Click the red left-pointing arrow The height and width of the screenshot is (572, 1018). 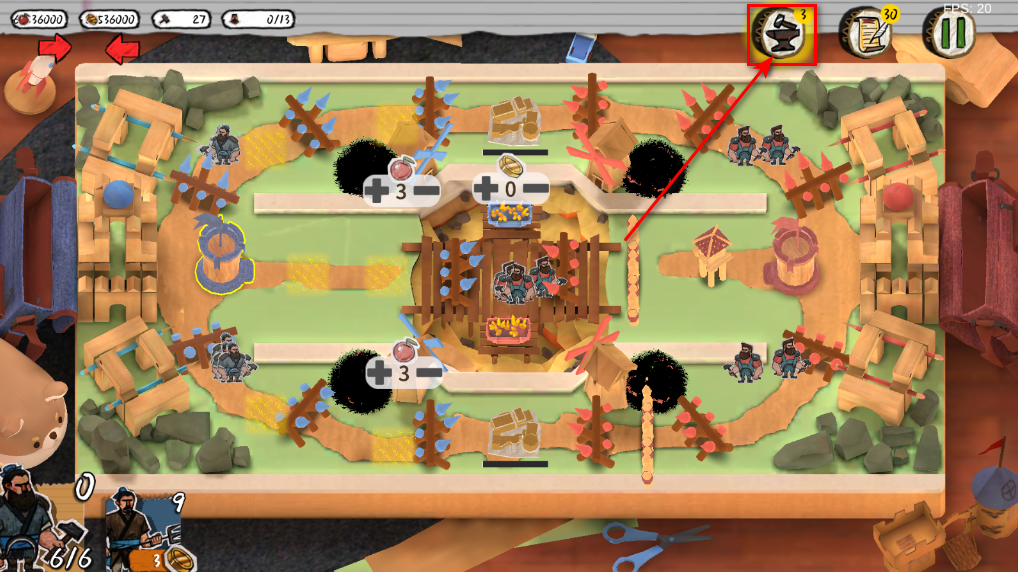pos(121,47)
